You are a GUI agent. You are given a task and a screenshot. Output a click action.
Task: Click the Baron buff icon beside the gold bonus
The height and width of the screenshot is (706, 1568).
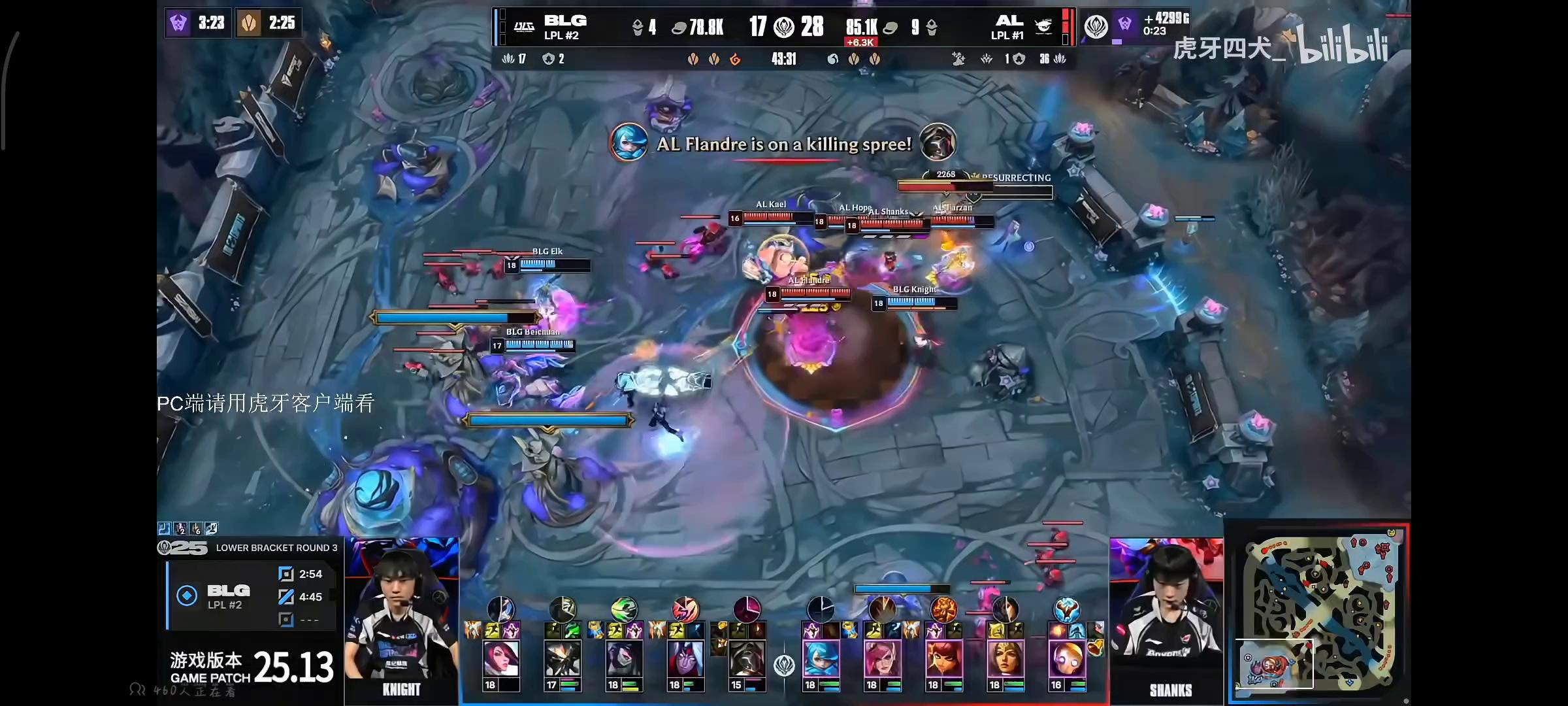click(1124, 25)
